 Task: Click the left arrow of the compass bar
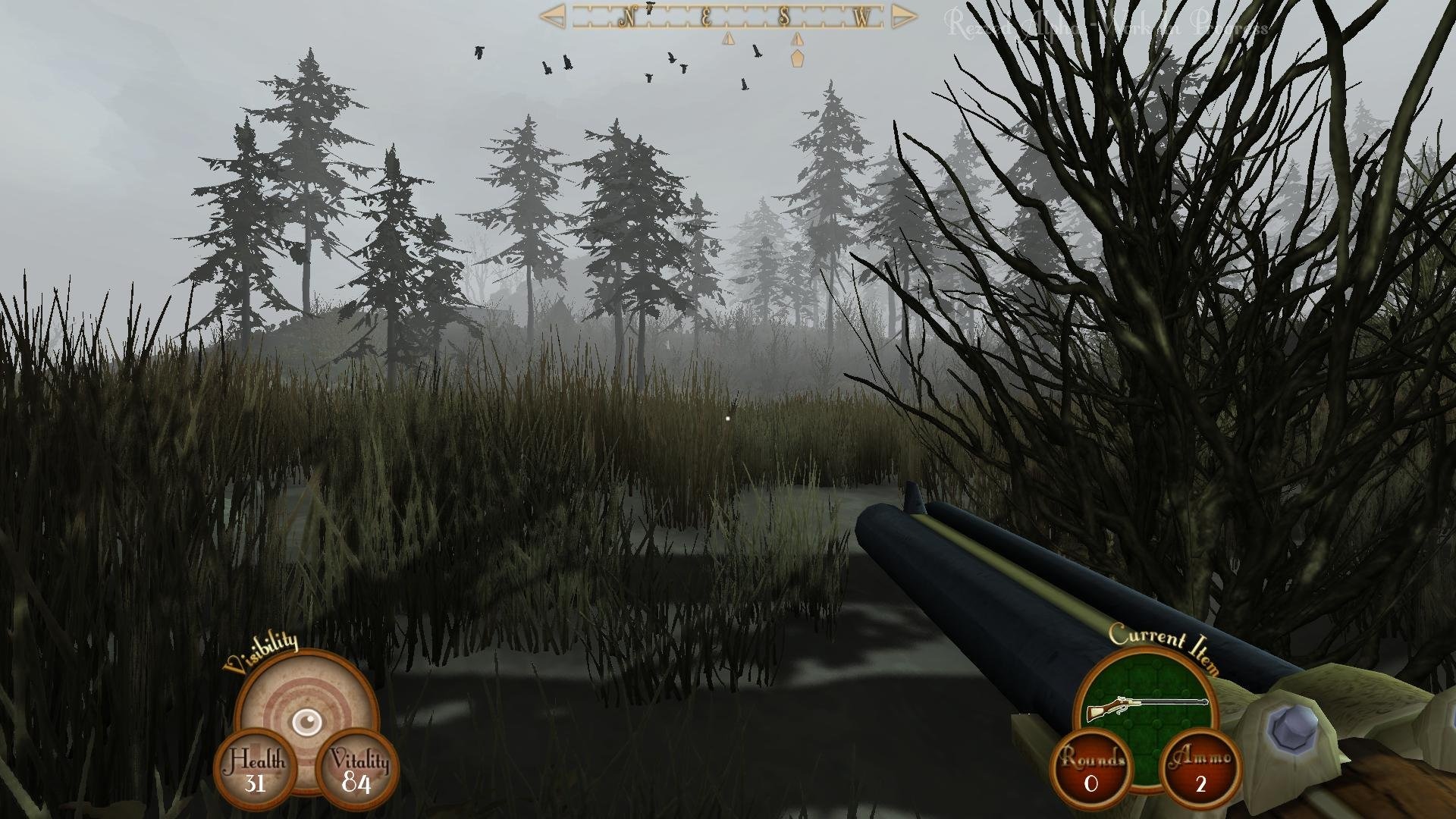click(554, 15)
